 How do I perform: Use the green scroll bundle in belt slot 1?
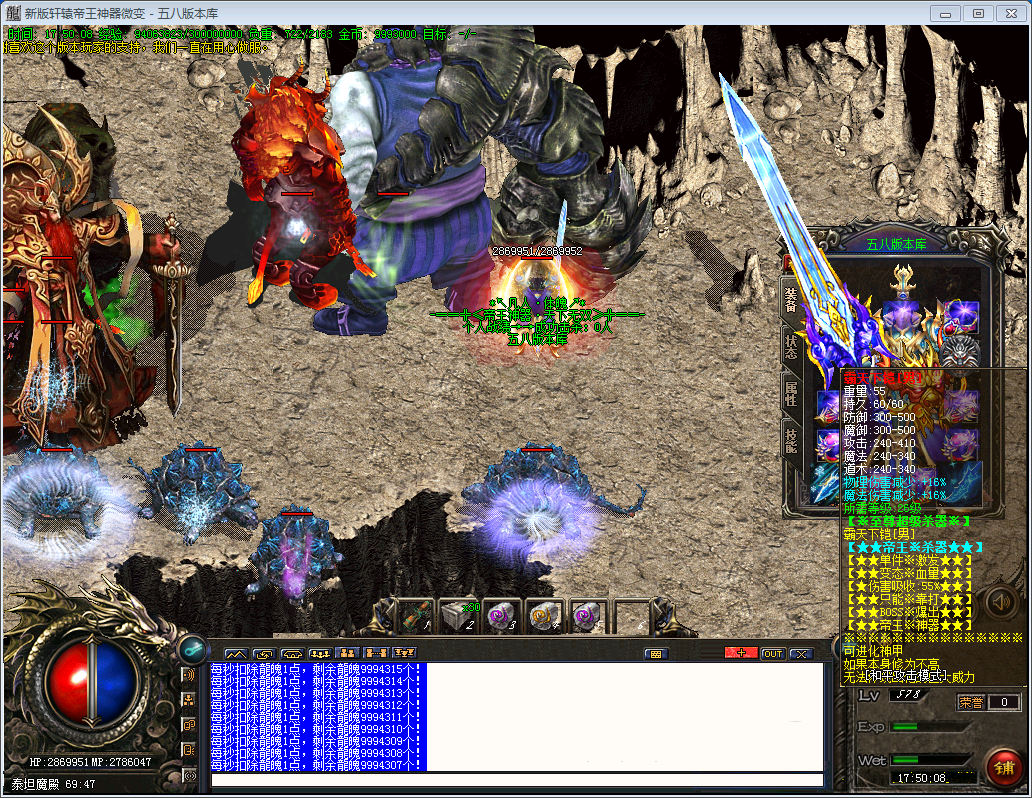(x=416, y=616)
